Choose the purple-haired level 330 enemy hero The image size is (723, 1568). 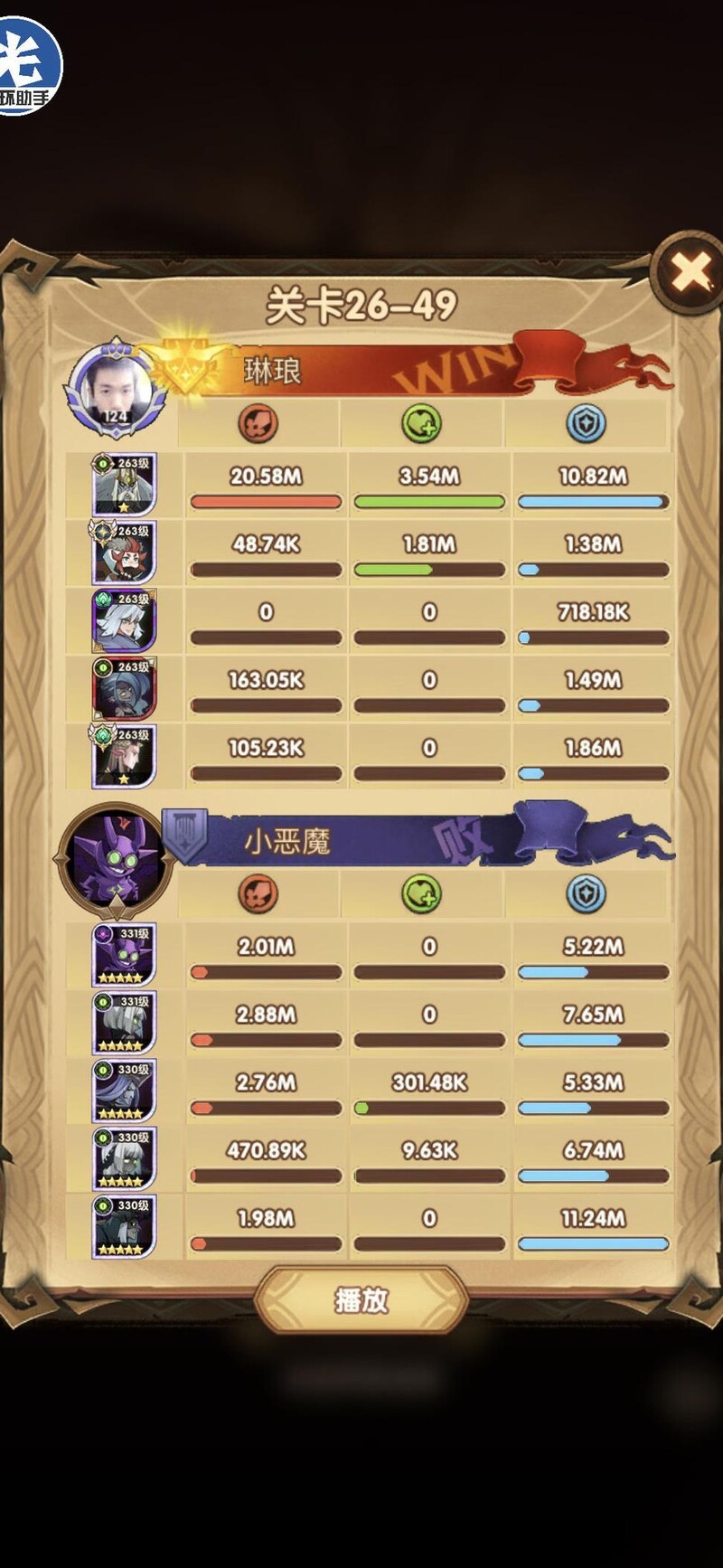click(124, 1091)
